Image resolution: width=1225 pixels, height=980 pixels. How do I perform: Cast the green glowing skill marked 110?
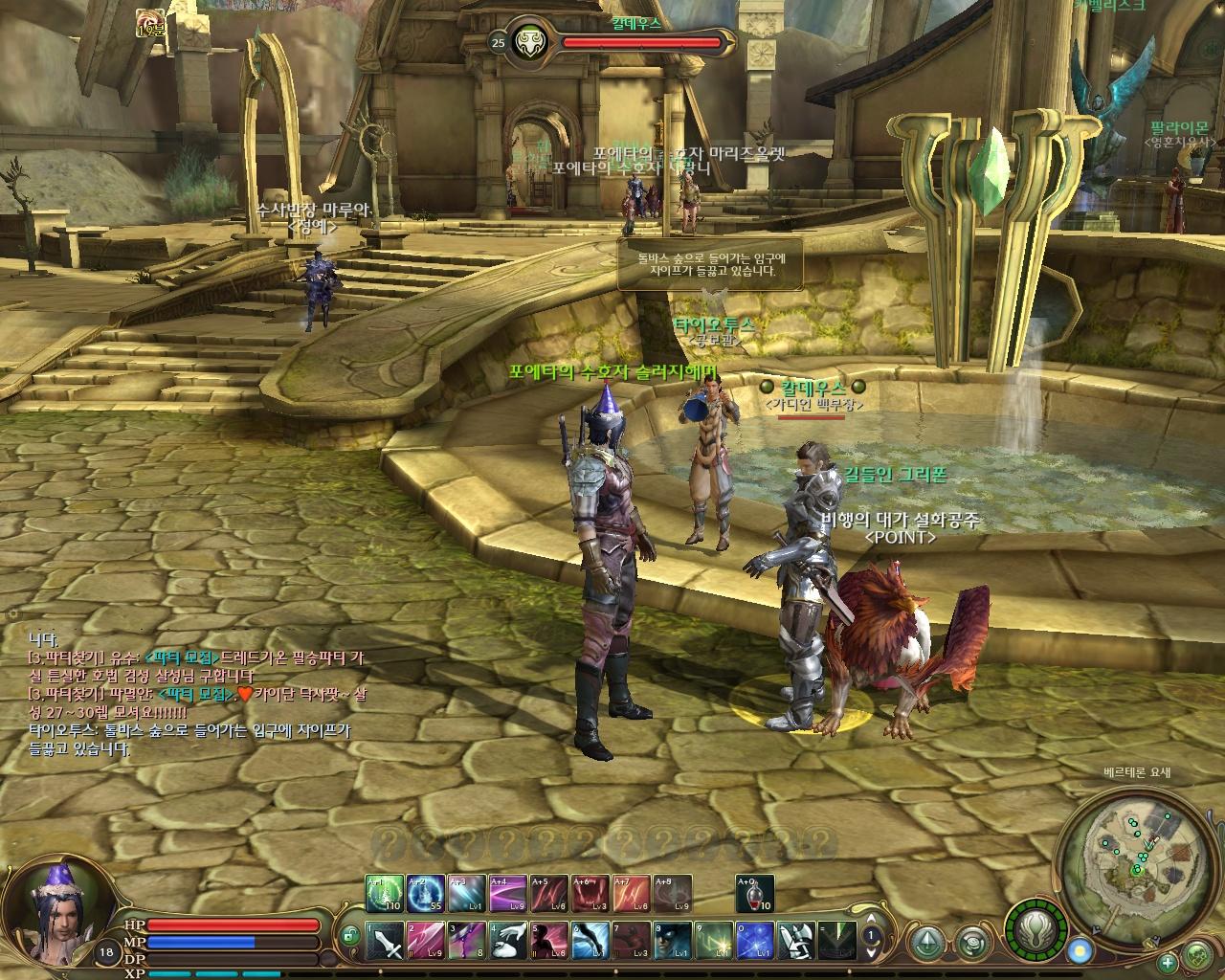click(384, 893)
